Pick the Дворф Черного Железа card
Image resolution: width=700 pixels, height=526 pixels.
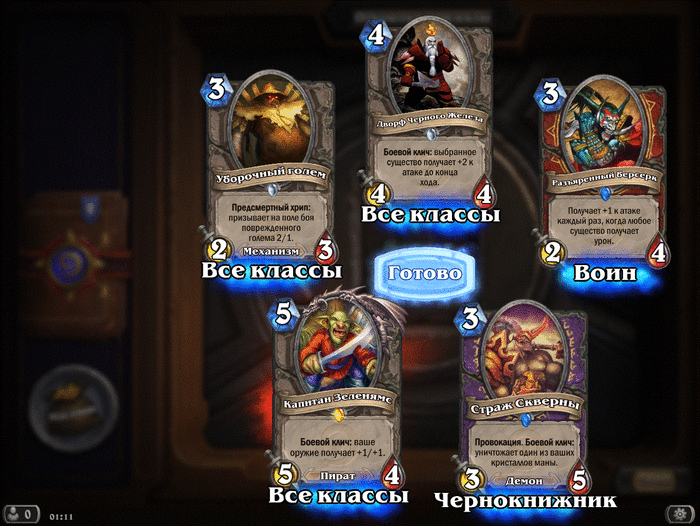click(432, 110)
